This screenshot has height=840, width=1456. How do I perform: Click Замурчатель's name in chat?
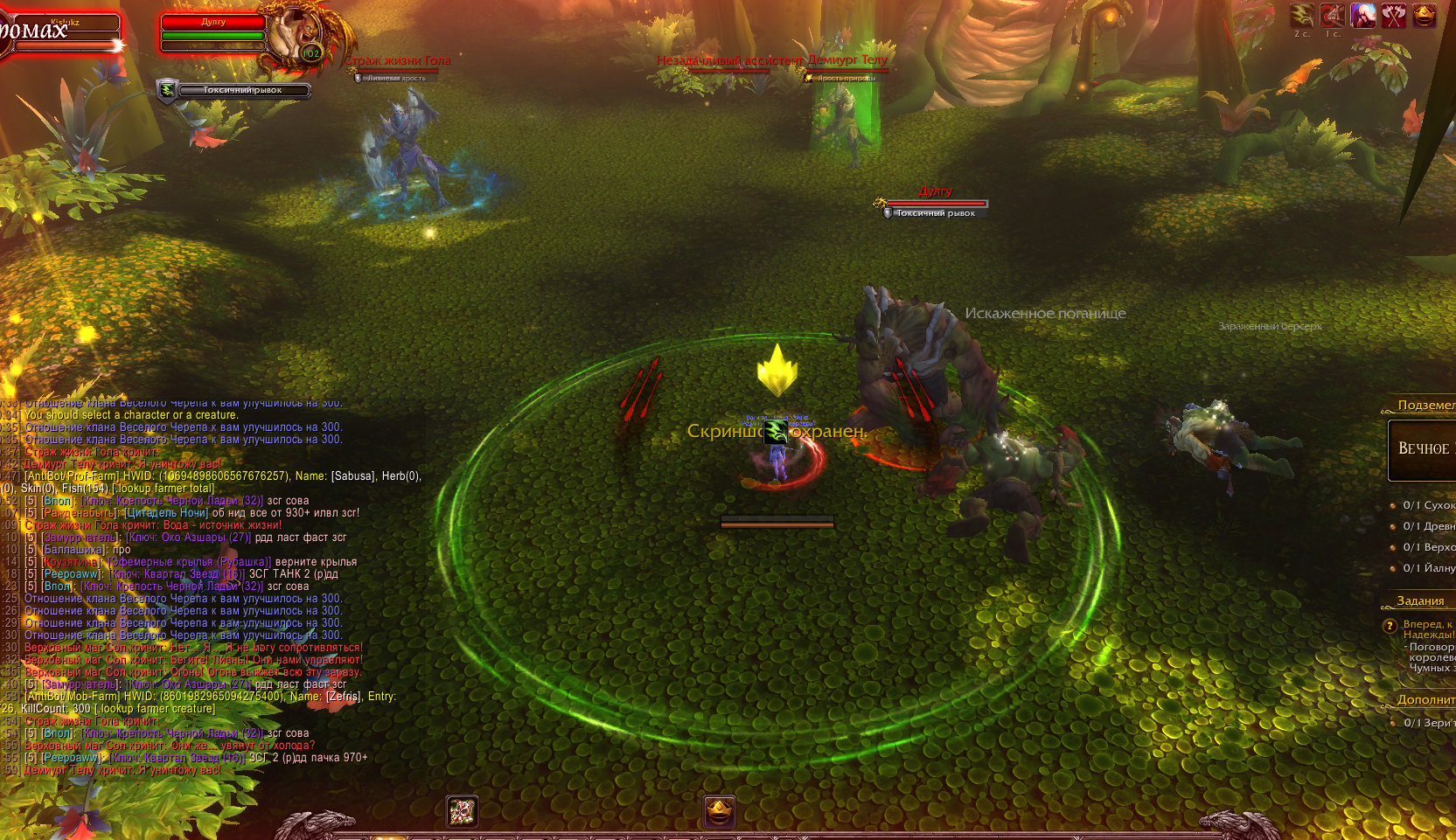(x=80, y=538)
